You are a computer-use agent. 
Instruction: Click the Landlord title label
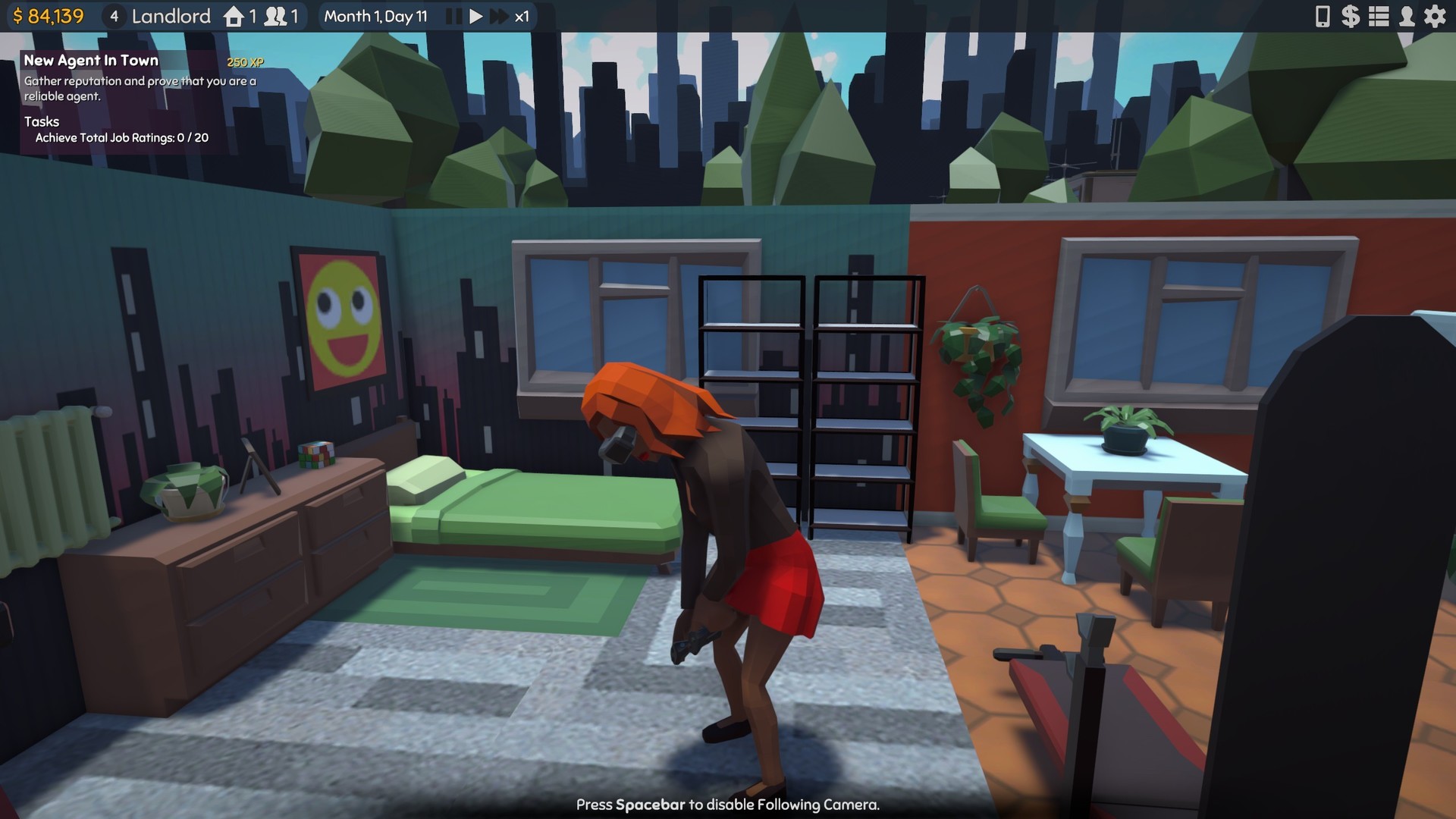click(171, 16)
